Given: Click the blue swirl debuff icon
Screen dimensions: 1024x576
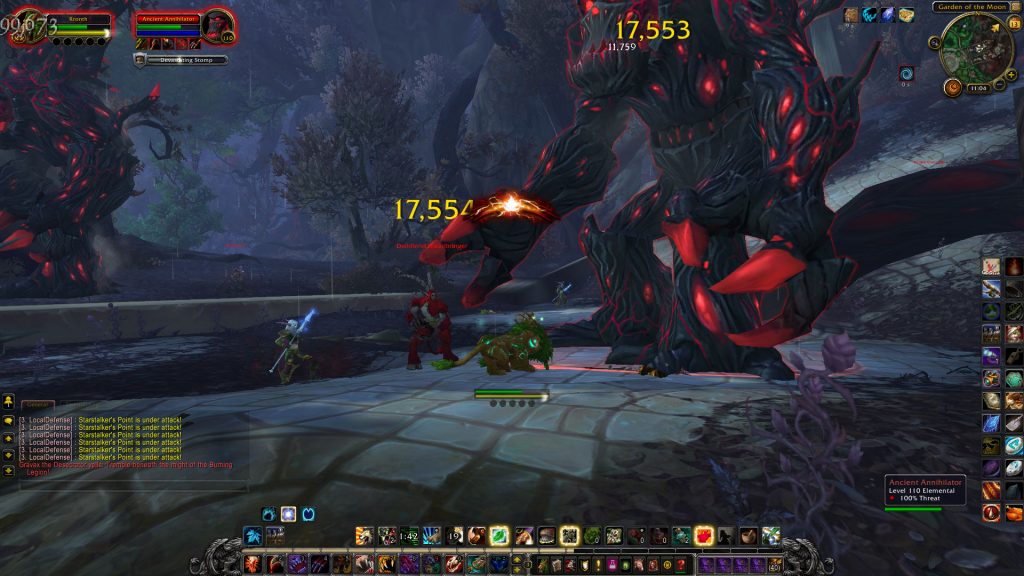Looking at the screenshot, I should tap(906, 73).
